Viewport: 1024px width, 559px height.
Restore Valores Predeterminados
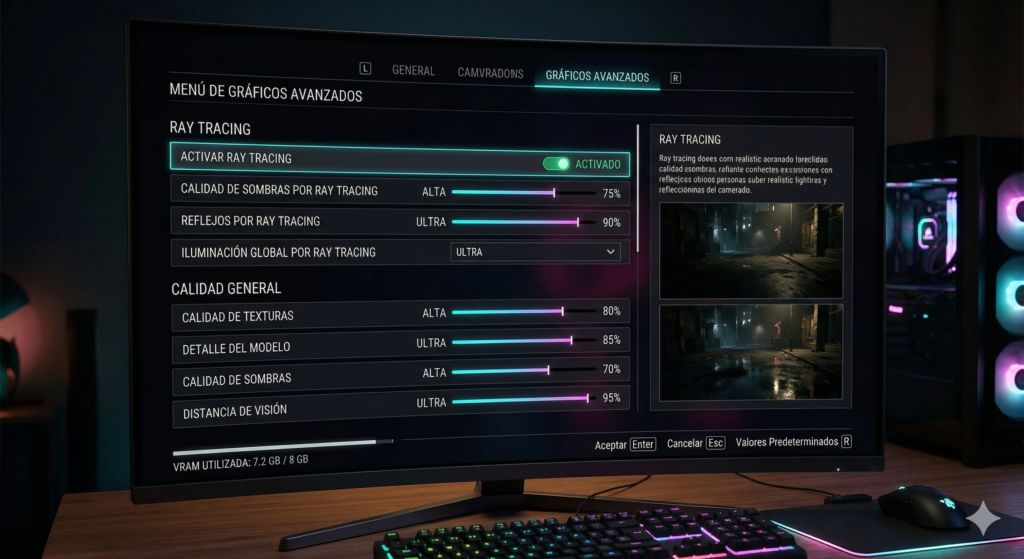[793, 441]
